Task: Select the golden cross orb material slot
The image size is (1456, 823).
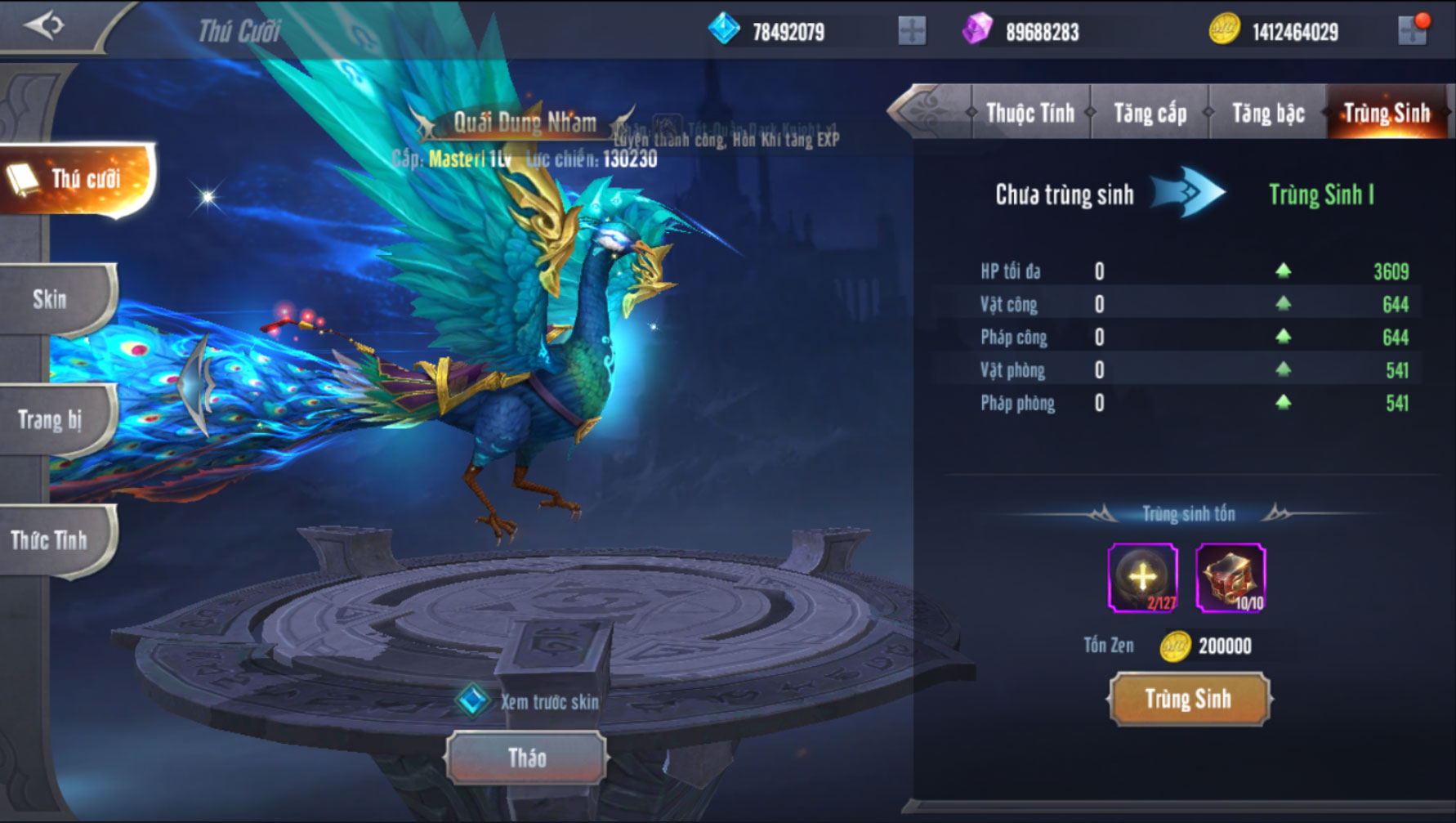Action: point(1142,578)
